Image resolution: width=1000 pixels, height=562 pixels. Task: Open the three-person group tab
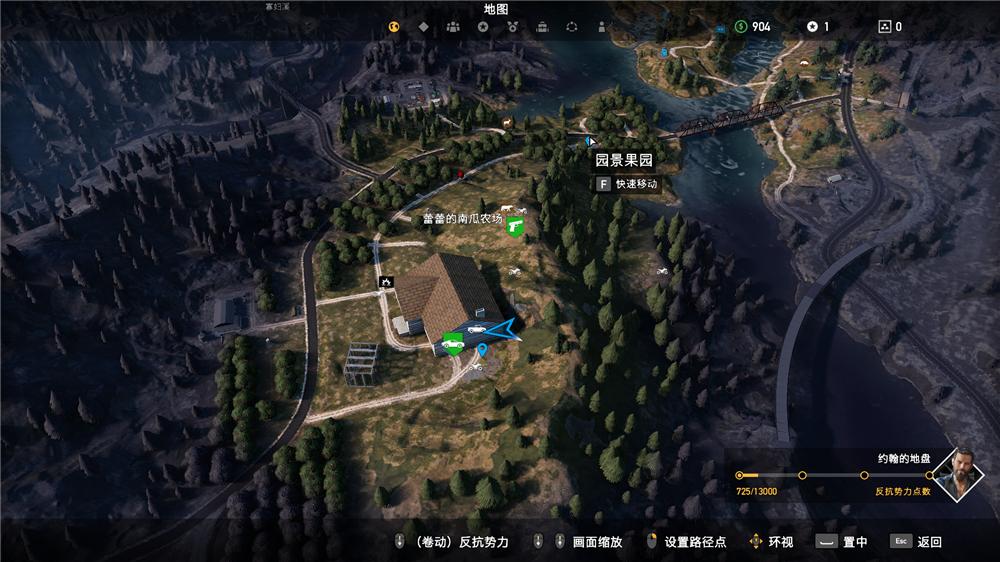point(453,27)
